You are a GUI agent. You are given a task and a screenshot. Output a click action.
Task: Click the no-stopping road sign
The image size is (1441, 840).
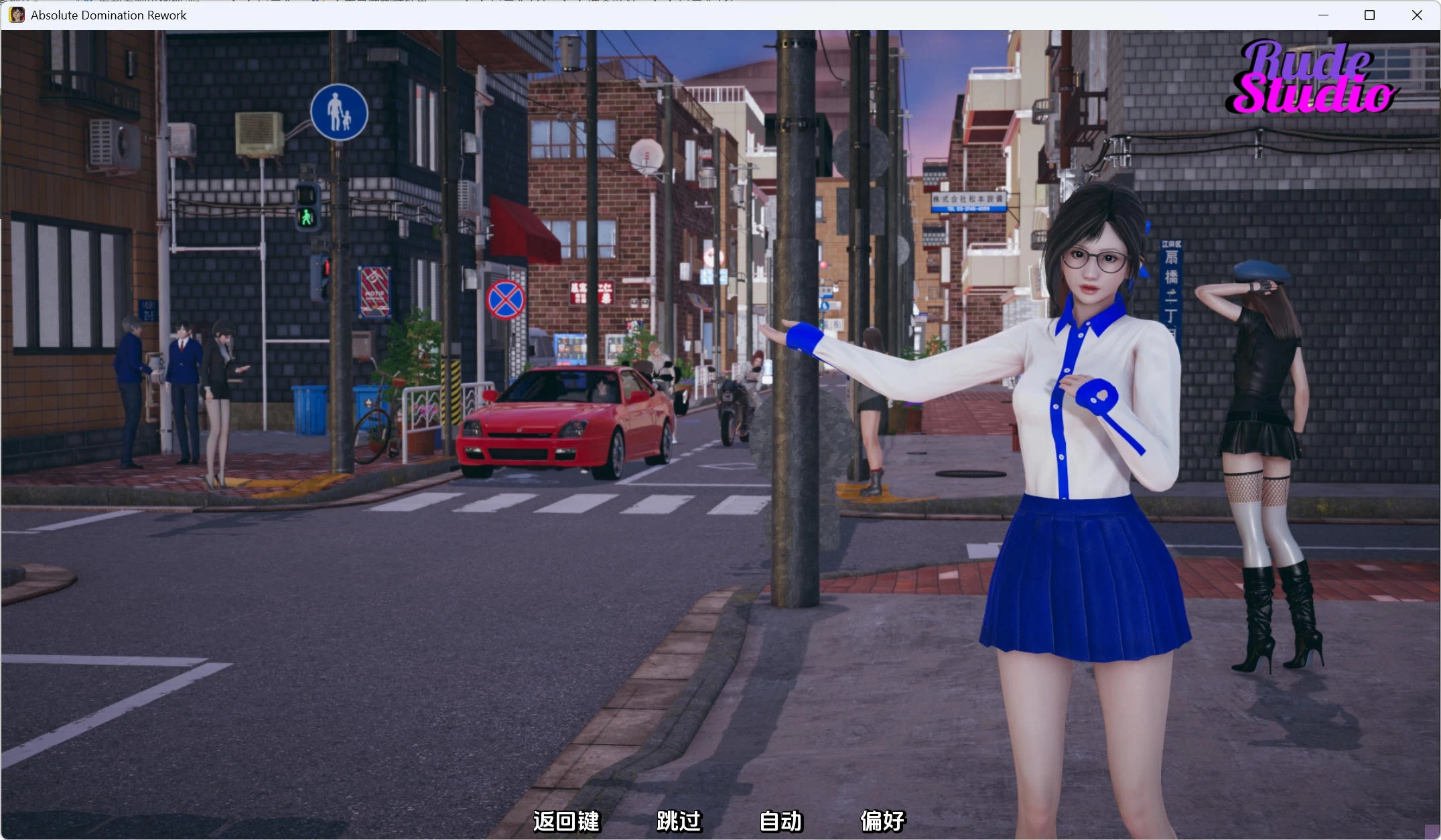tap(507, 300)
